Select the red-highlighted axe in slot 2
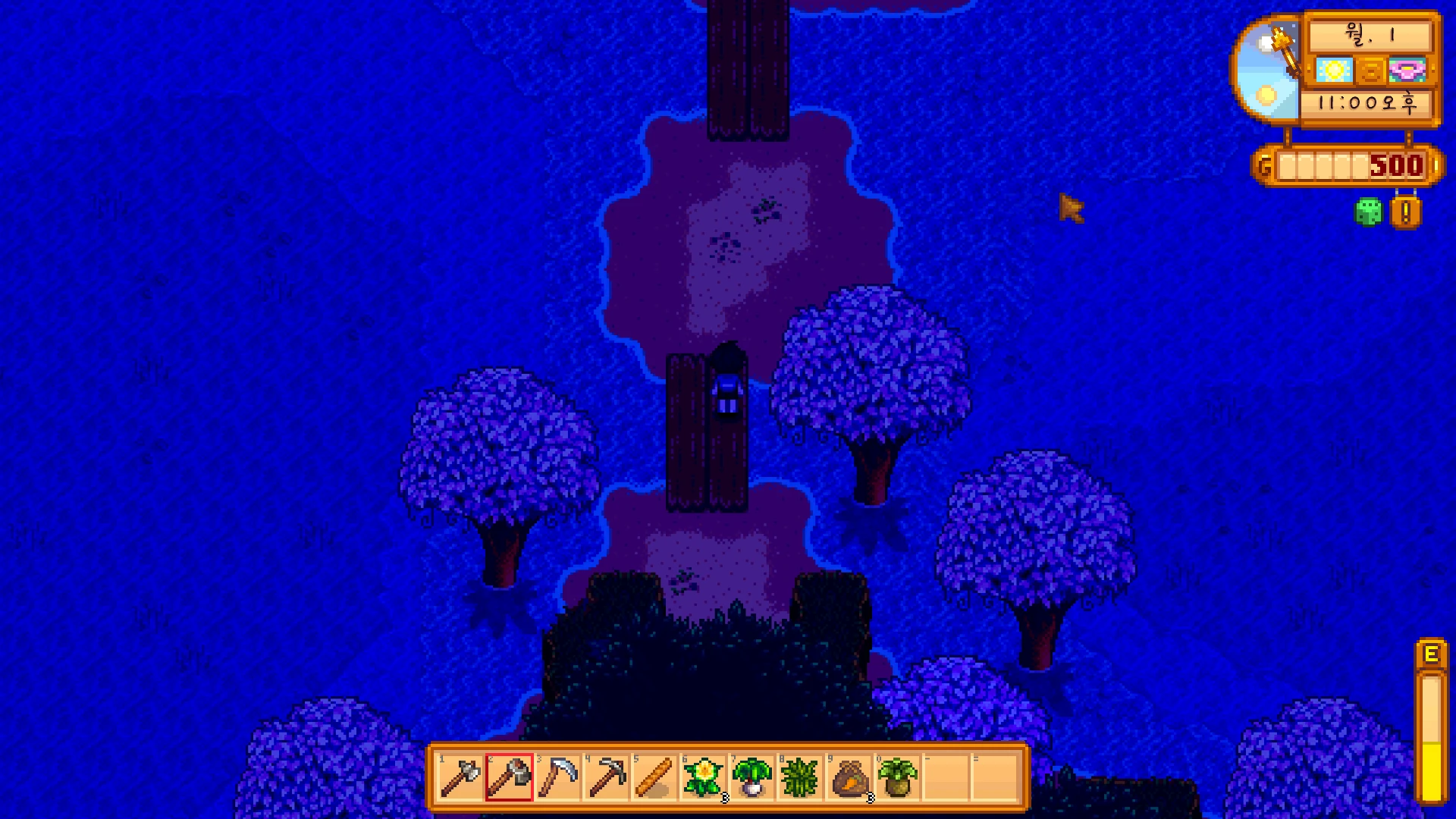The width and height of the screenshot is (1456, 819). tap(509, 777)
